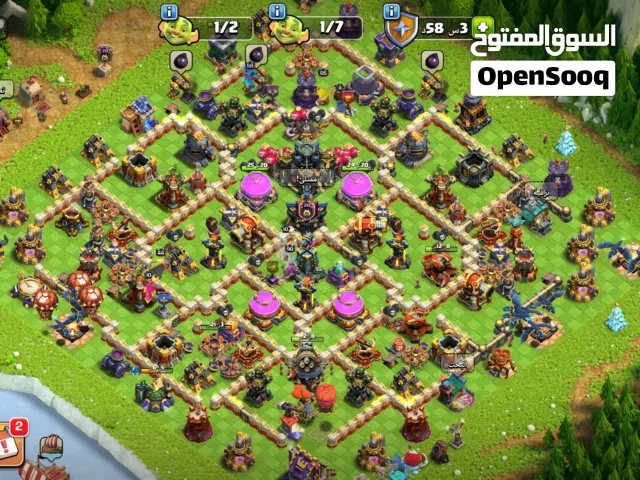Open info for the 1/7 builder counter
This screenshot has width=640, height=480.
click(x=277, y=12)
